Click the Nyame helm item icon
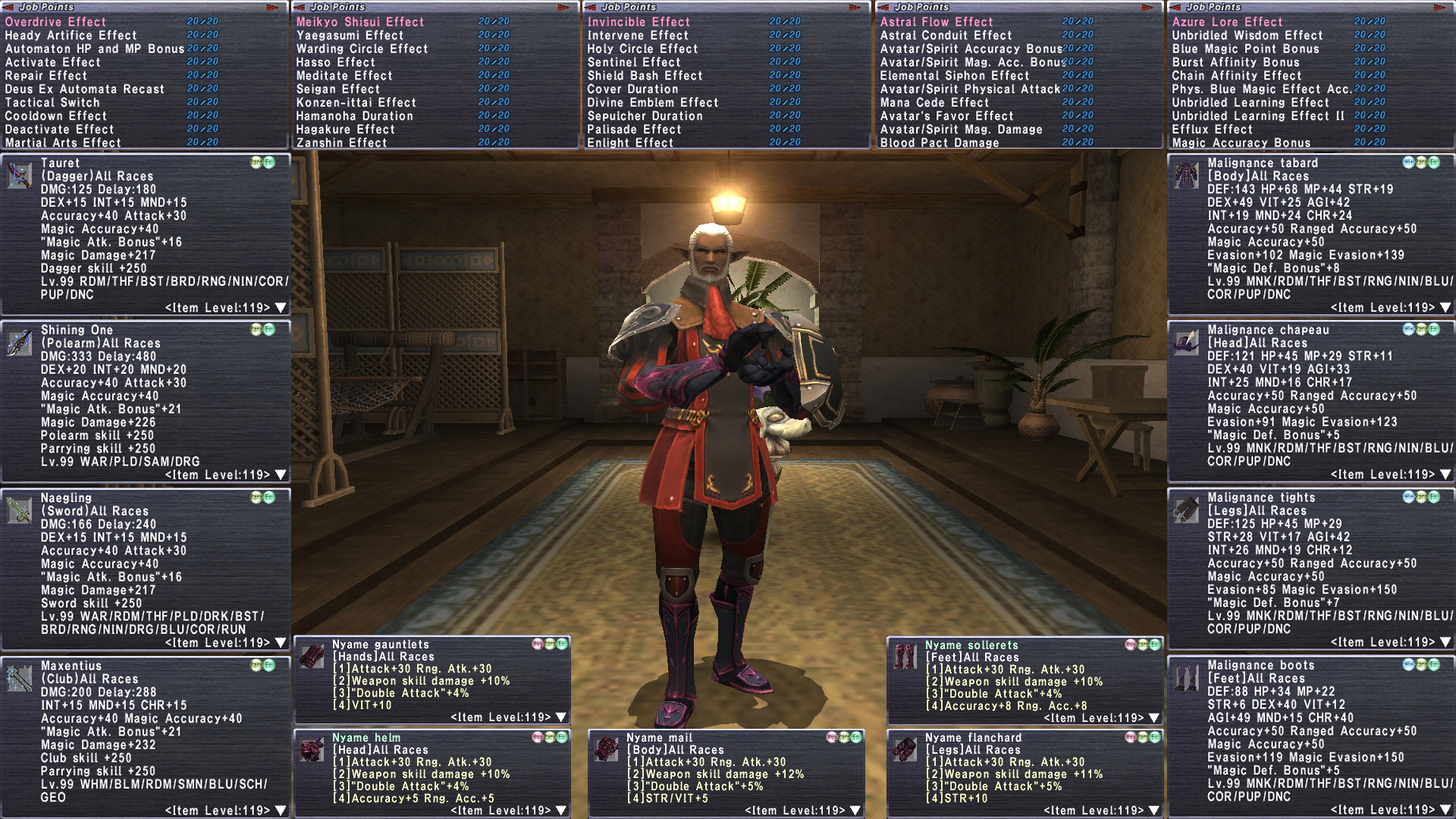 312,749
